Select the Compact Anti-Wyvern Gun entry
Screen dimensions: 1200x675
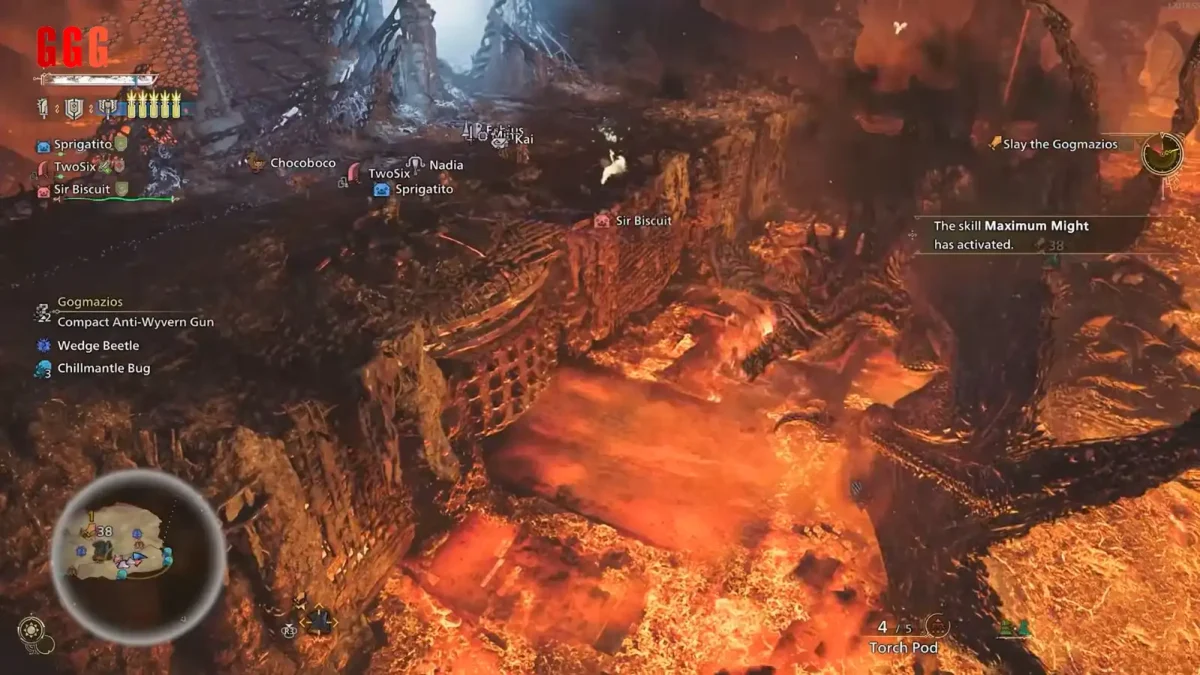(x=135, y=322)
